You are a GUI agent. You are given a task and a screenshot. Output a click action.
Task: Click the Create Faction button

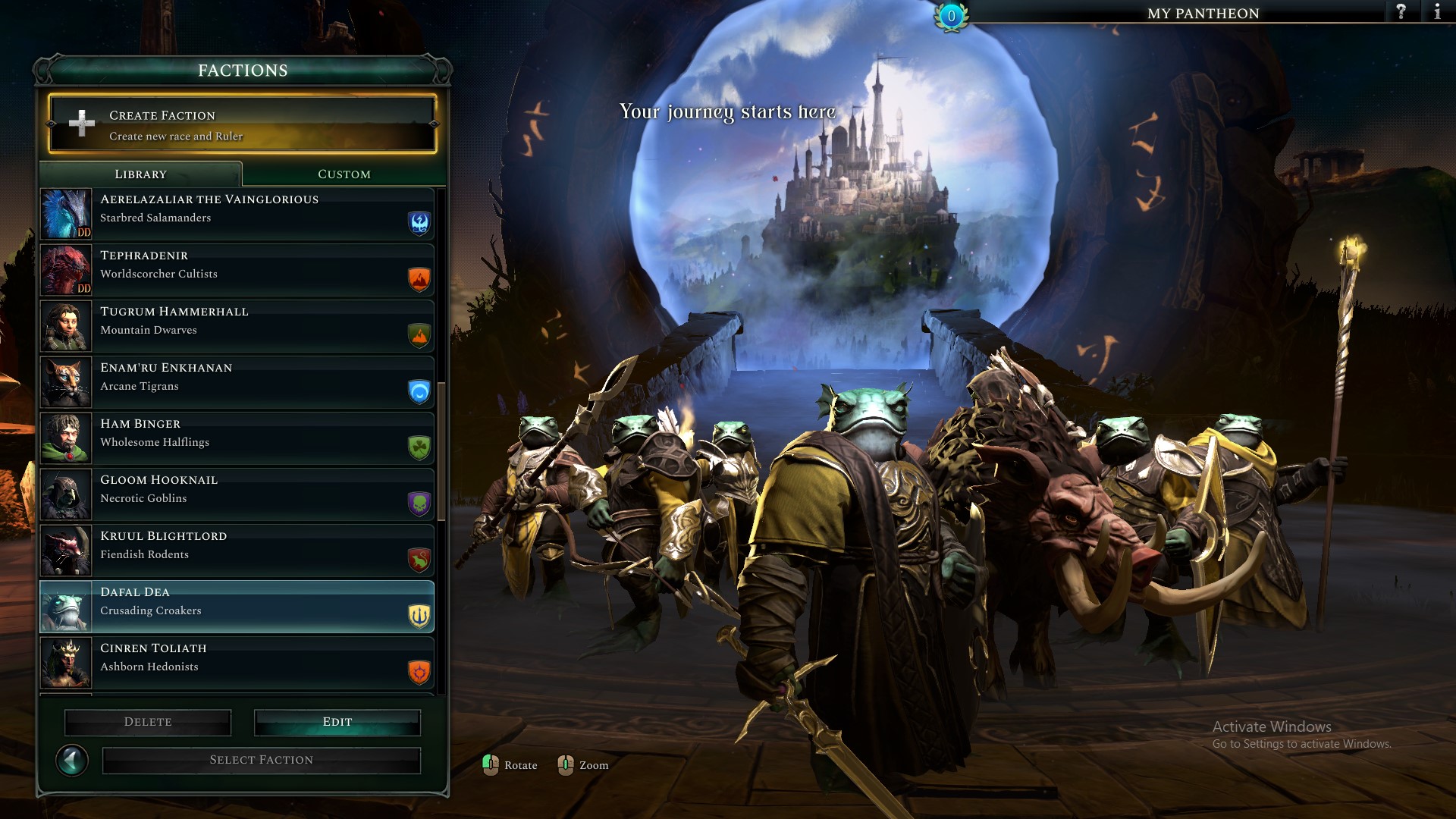coord(241,124)
